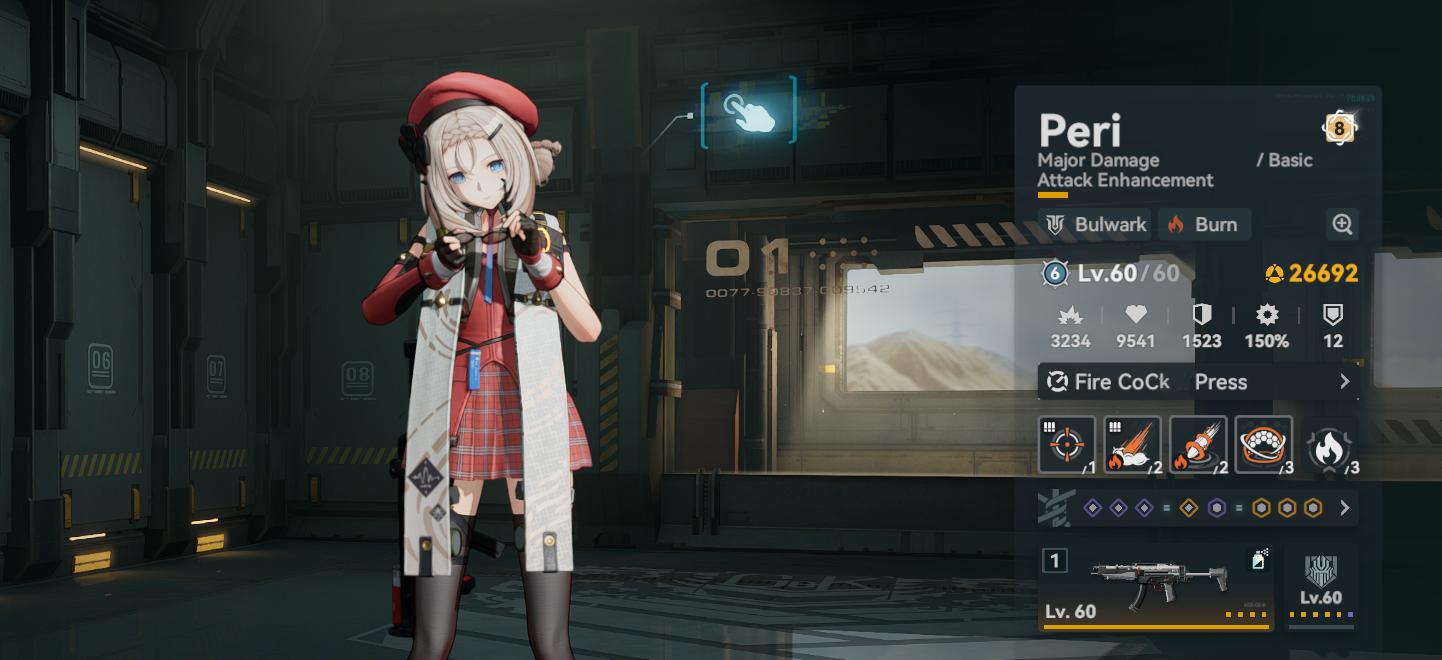This screenshot has height=660, width=1442.
Task: Select the flaming meteor strike skill icon
Action: point(1133,444)
